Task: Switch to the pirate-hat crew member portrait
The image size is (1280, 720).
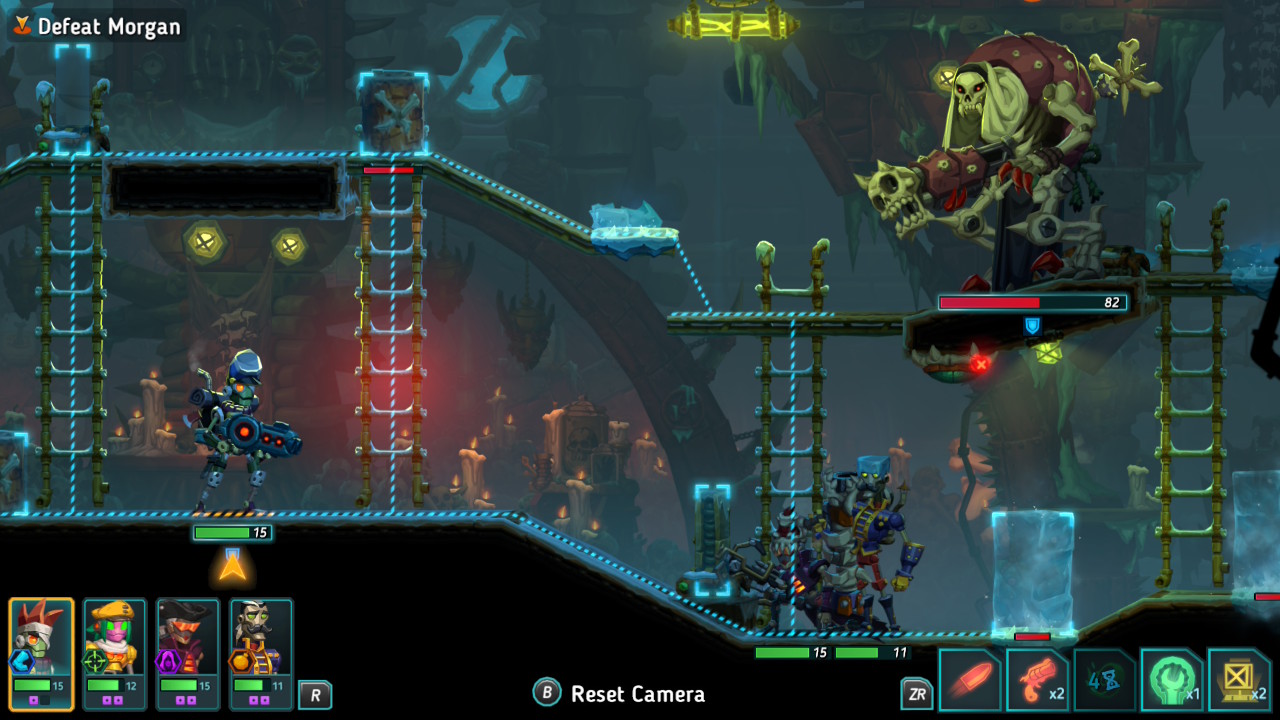Action: click(x=187, y=652)
